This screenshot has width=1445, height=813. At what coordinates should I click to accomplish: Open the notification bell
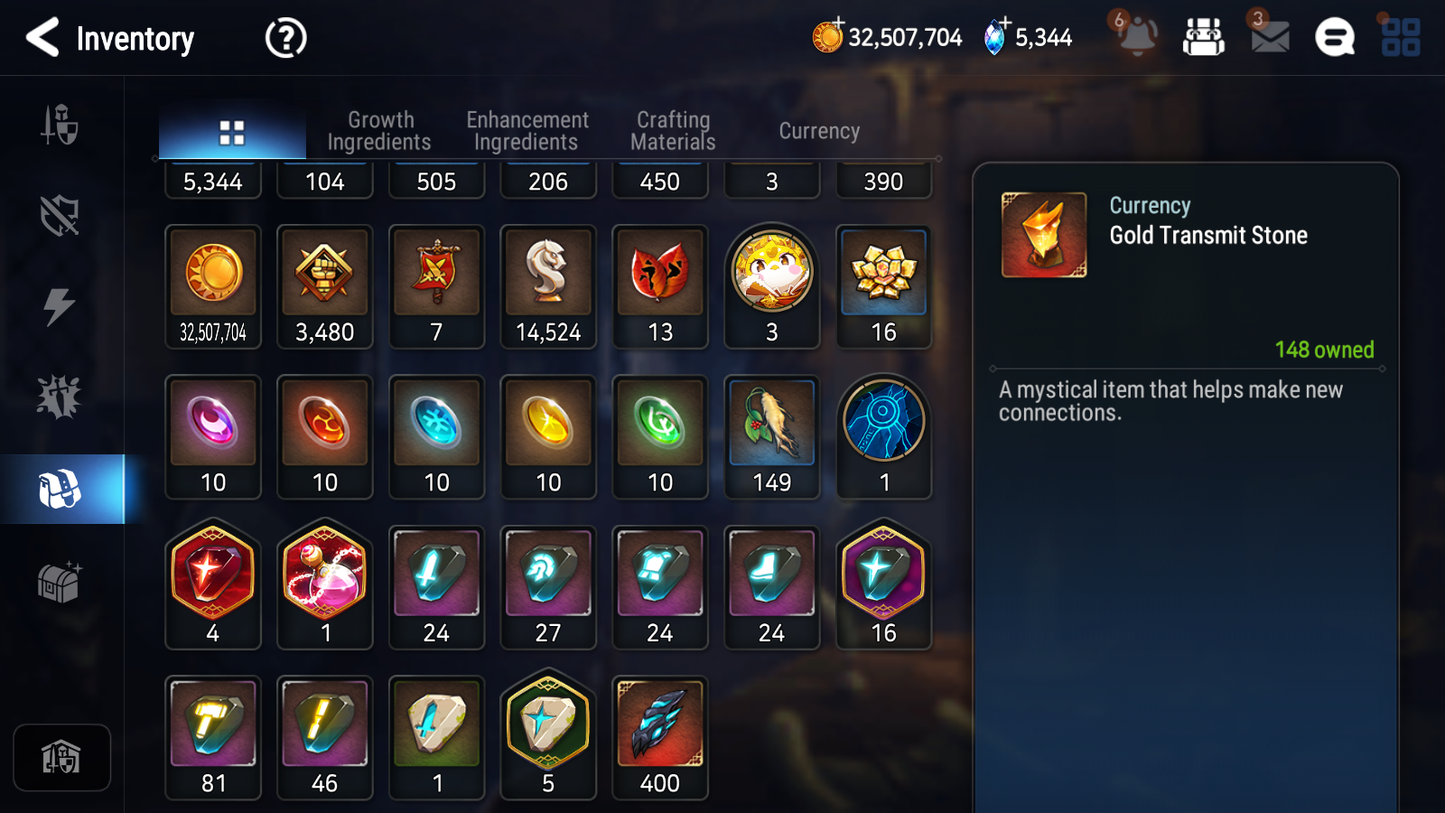click(x=1137, y=38)
